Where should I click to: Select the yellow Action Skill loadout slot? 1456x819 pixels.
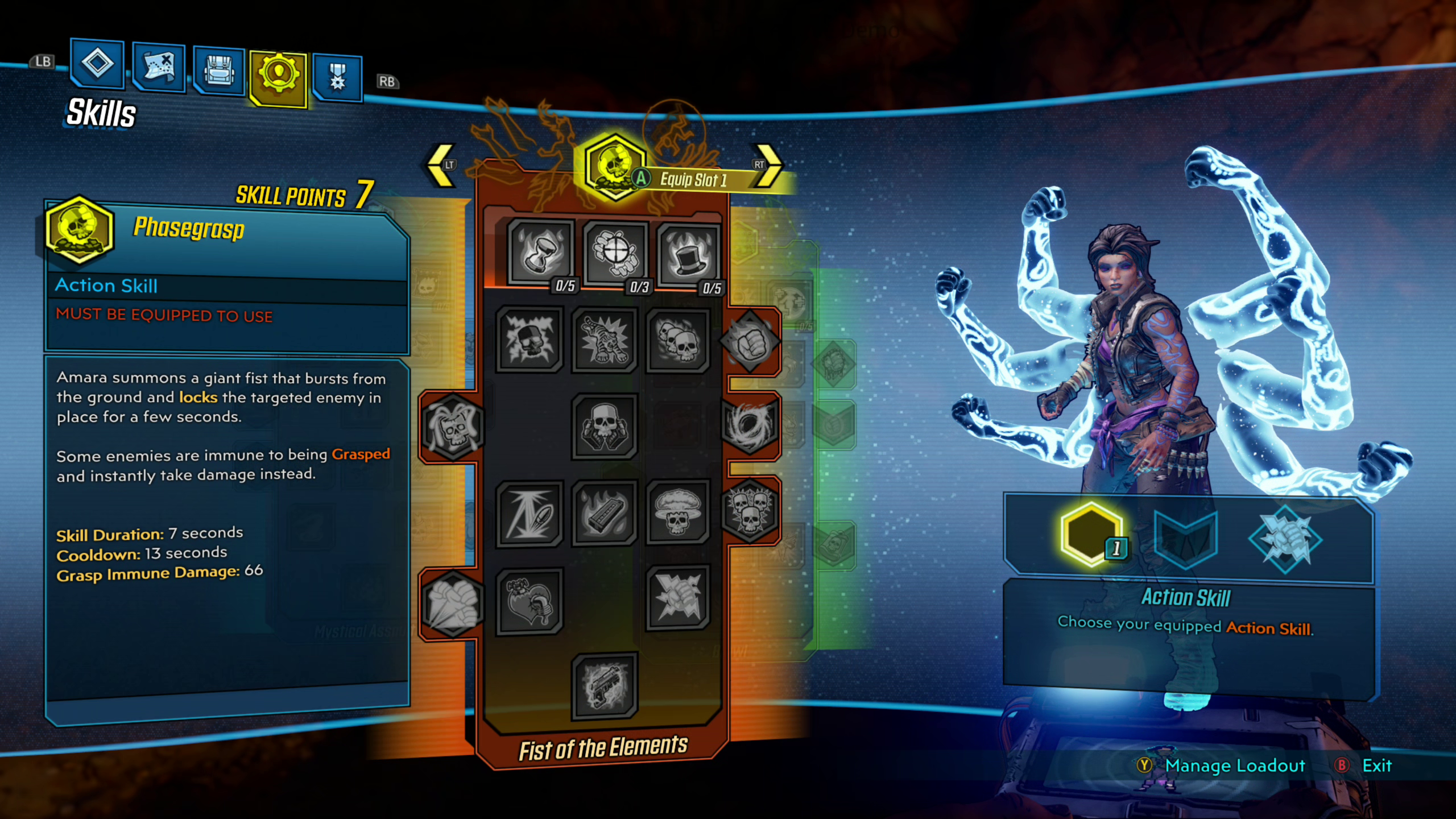tap(1091, 535)
